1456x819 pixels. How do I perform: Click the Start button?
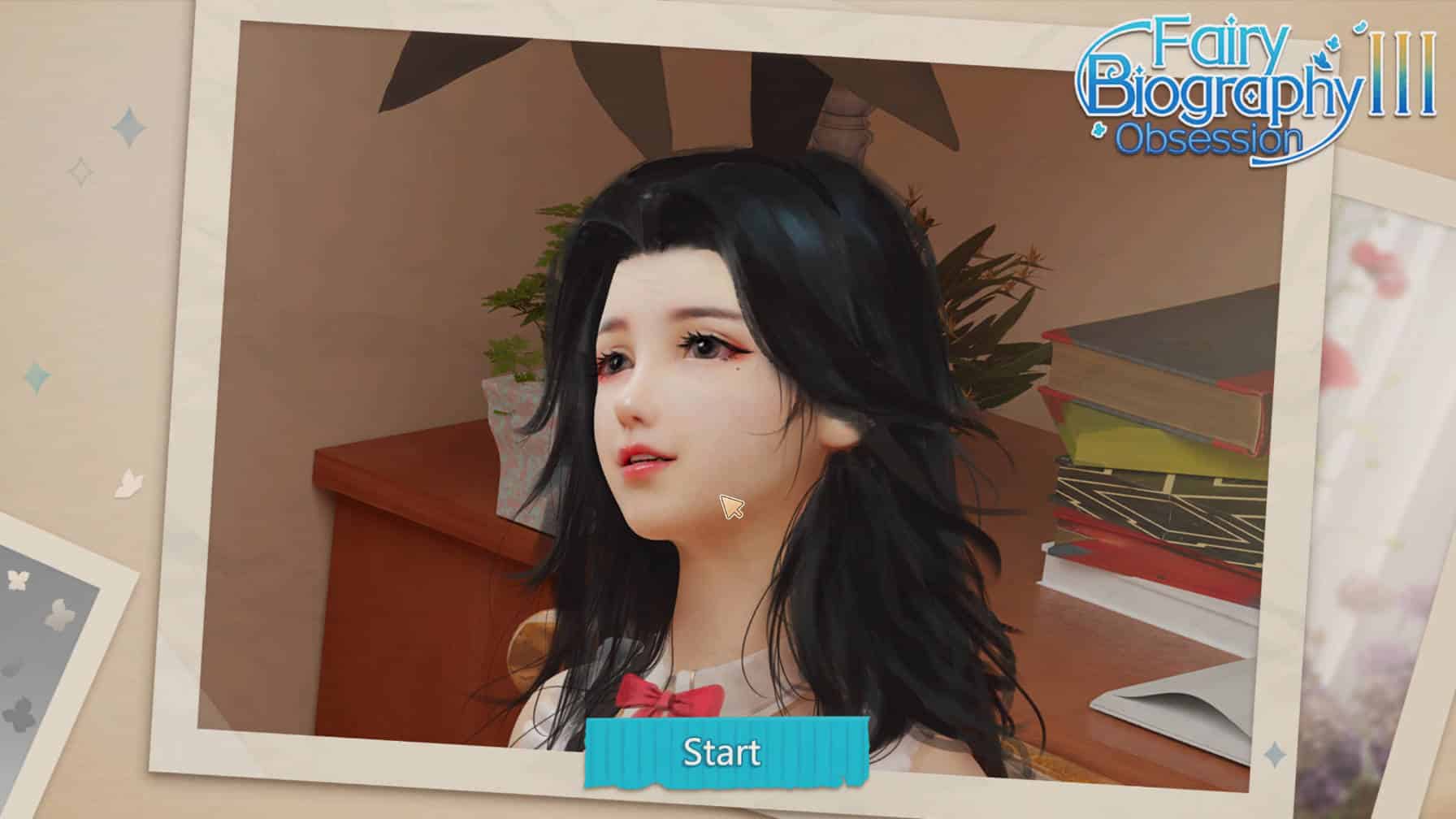722,752
